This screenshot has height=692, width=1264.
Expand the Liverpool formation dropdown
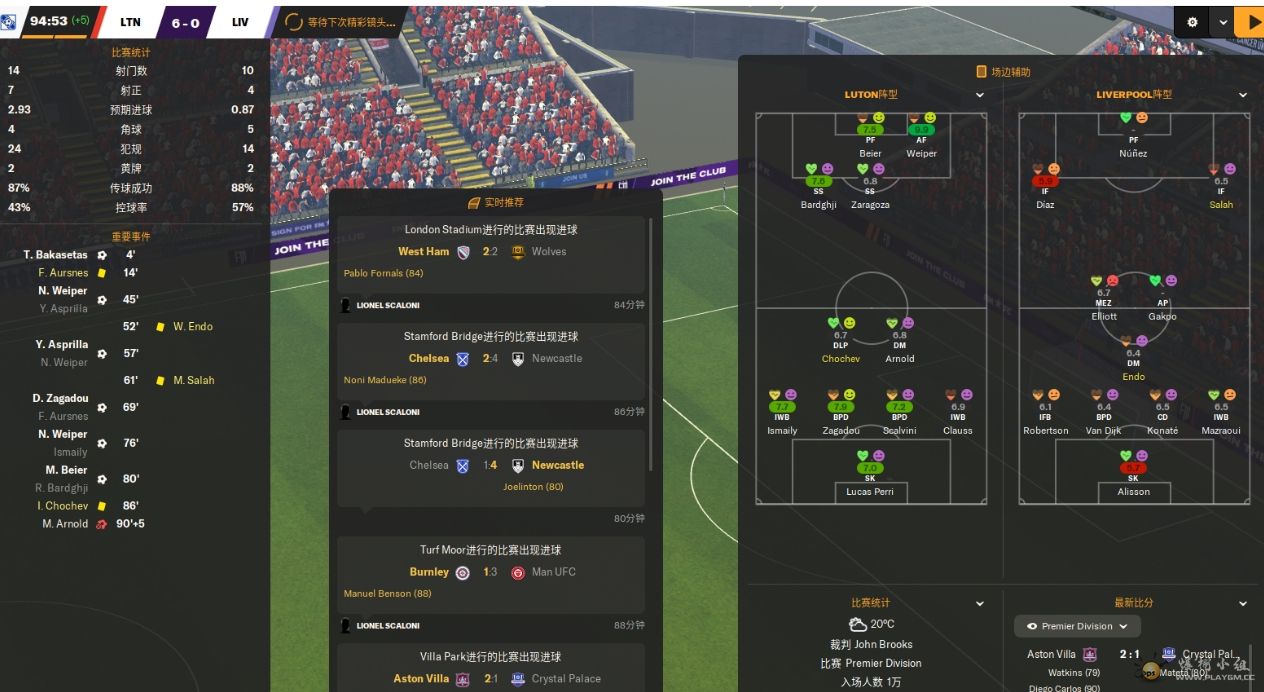point(1243,95)
